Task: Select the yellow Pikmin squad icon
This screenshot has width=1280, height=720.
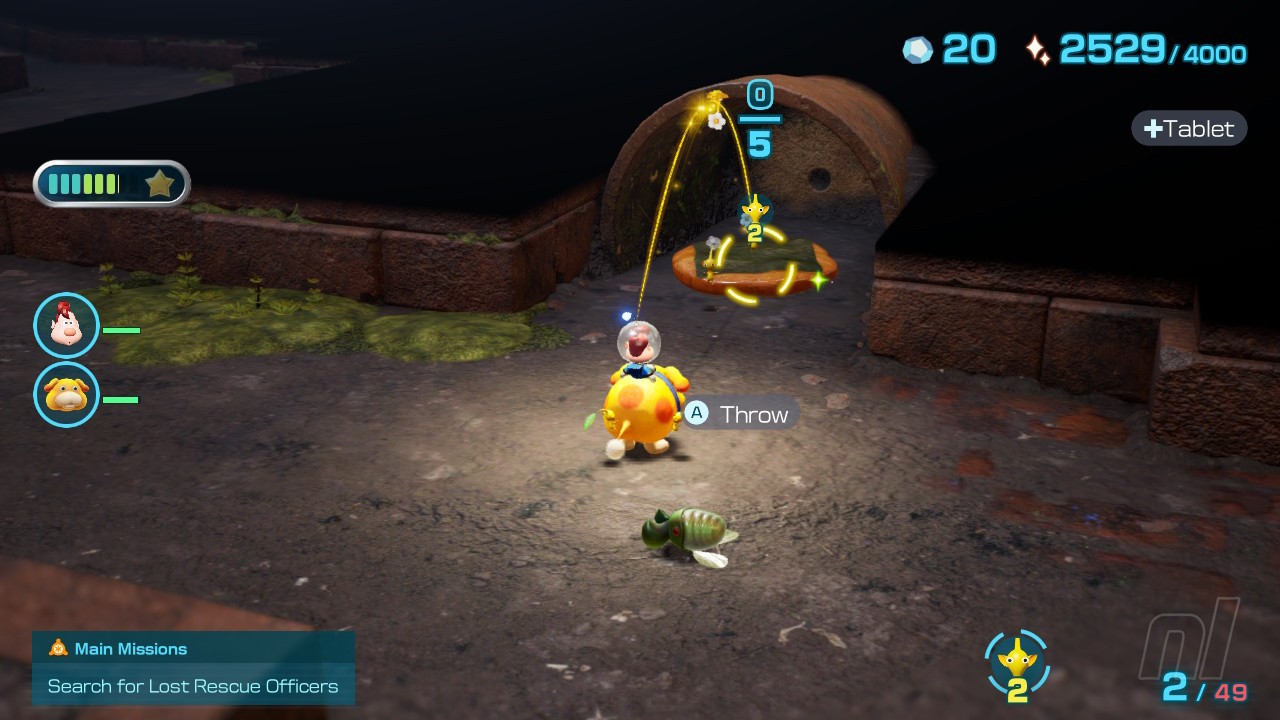Action: [1017, 661]
